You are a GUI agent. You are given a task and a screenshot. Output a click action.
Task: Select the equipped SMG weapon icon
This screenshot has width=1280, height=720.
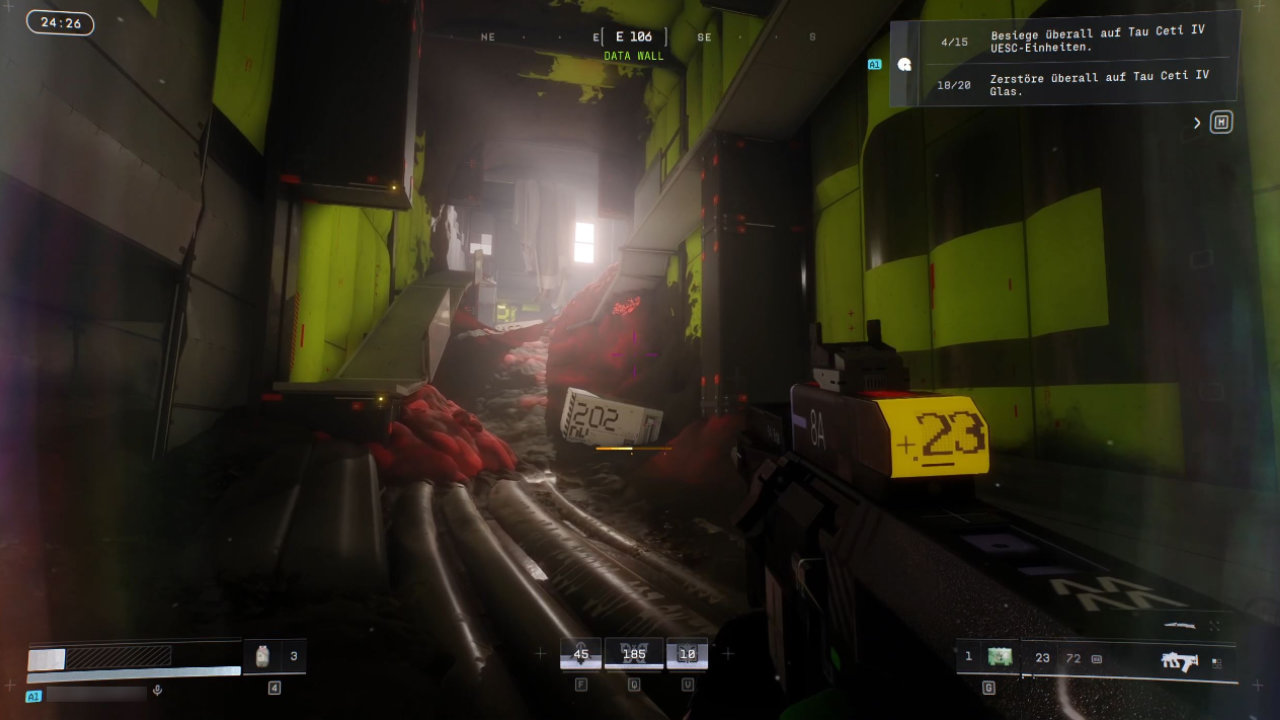pyautogui.click(x=1181, y=660)
